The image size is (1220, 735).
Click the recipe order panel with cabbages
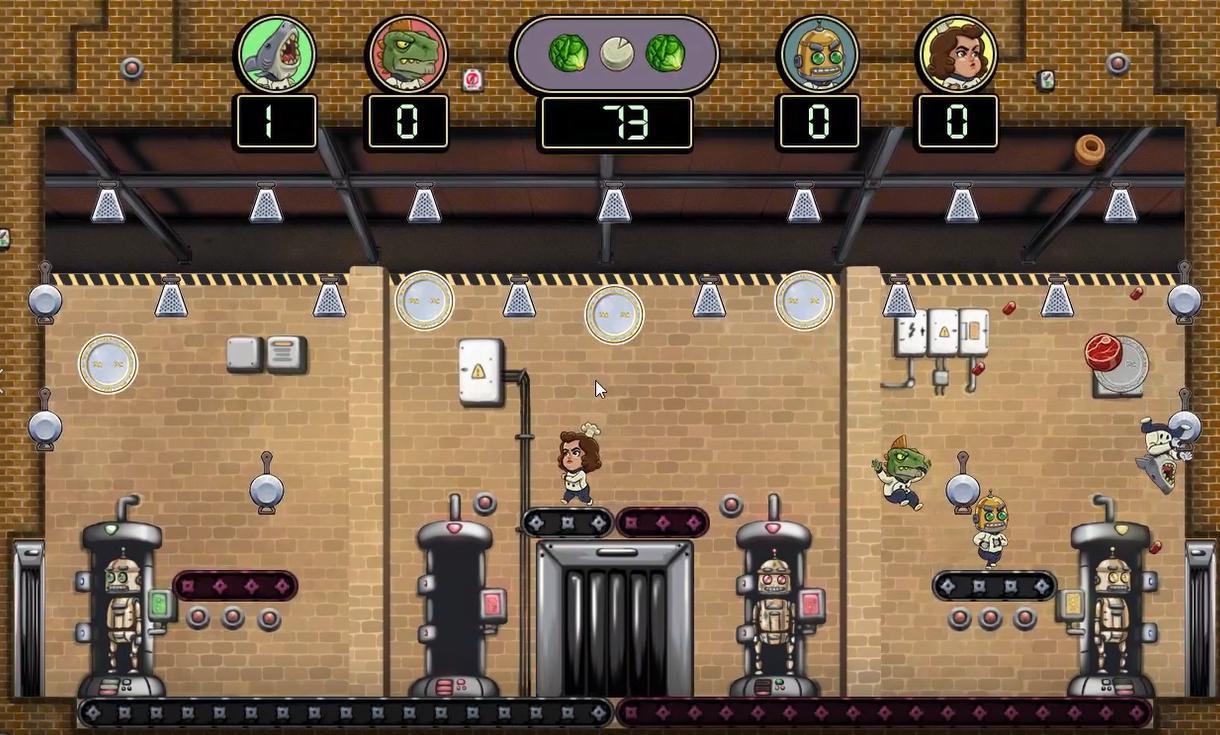point(615,54)
